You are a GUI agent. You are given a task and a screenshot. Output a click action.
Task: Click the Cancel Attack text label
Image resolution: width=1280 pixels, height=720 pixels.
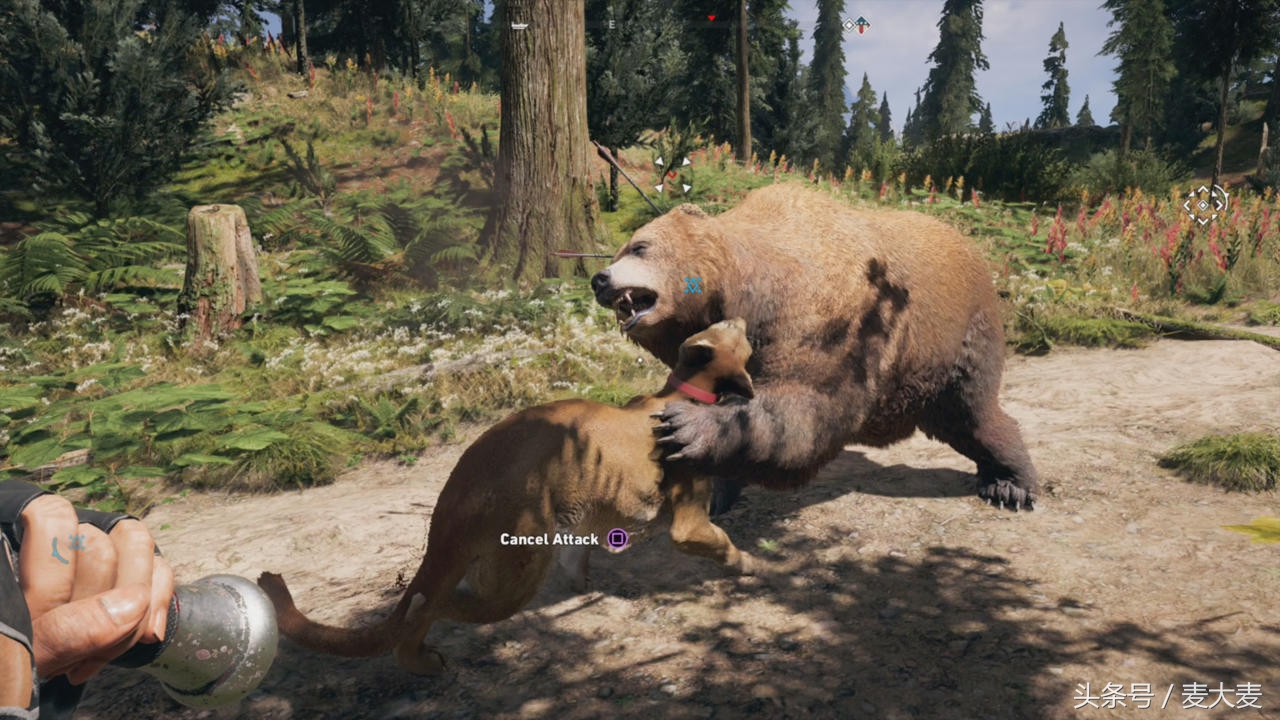tap(549, 538)
